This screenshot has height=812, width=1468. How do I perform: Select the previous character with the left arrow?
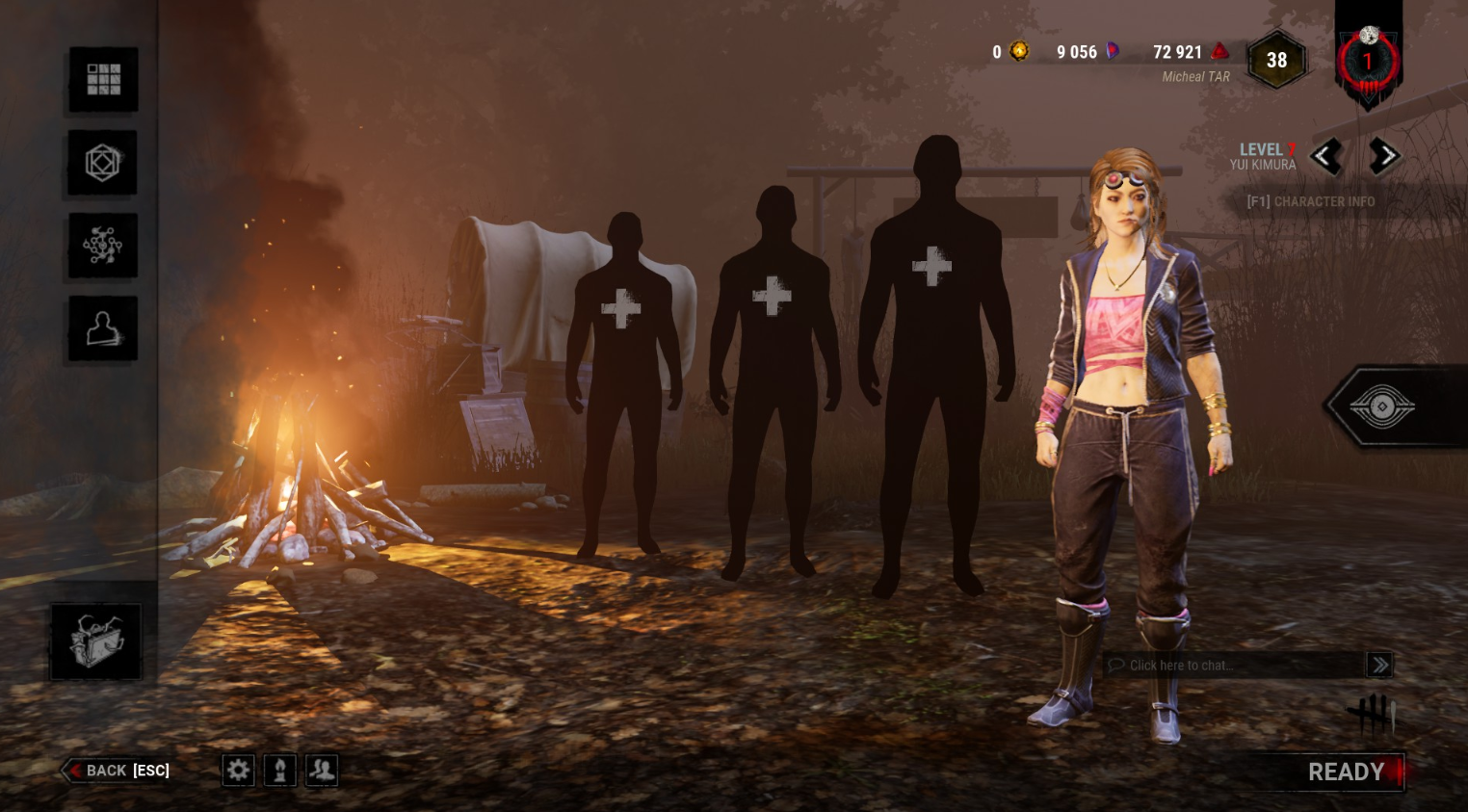pos(1326,156)
